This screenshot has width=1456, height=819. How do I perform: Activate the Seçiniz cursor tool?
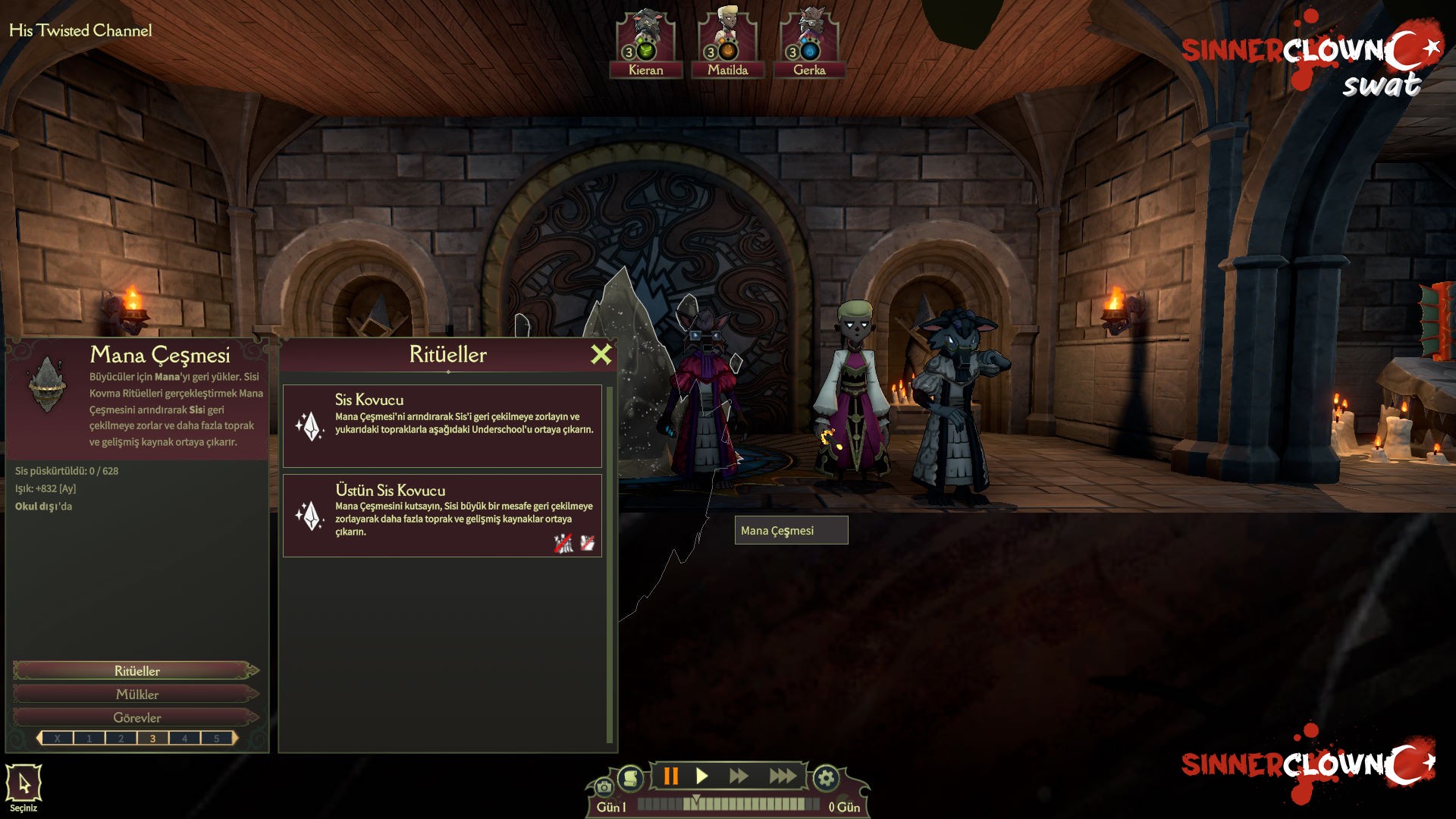point(24,784)
